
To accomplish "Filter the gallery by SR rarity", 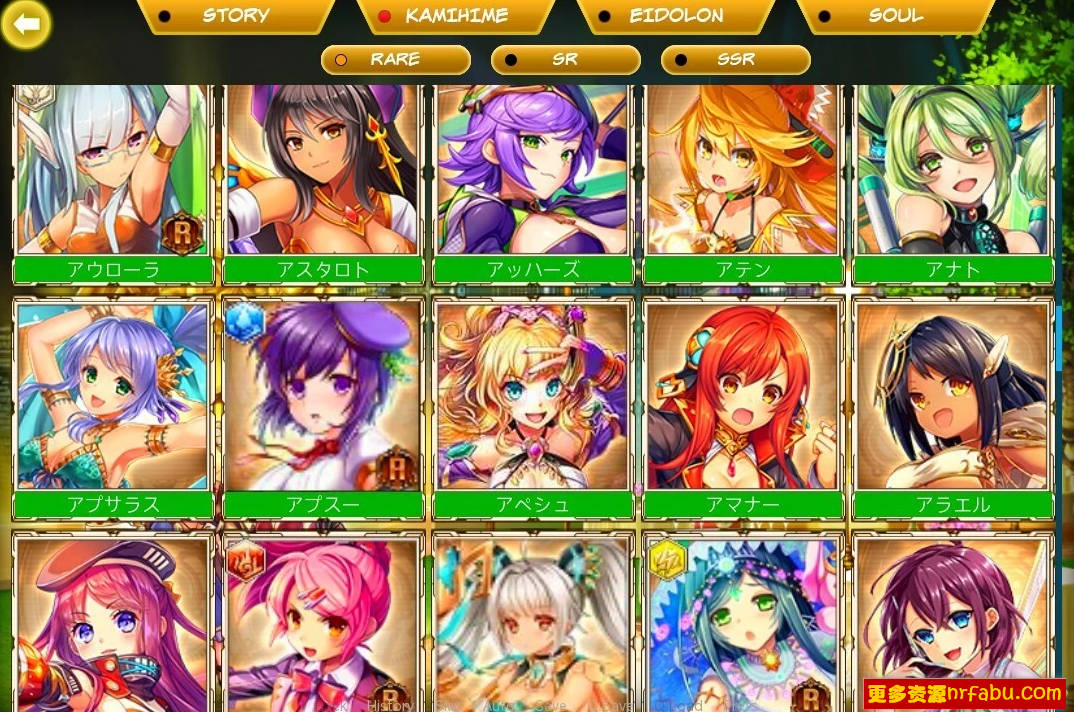I will click(x=565, y=59).
